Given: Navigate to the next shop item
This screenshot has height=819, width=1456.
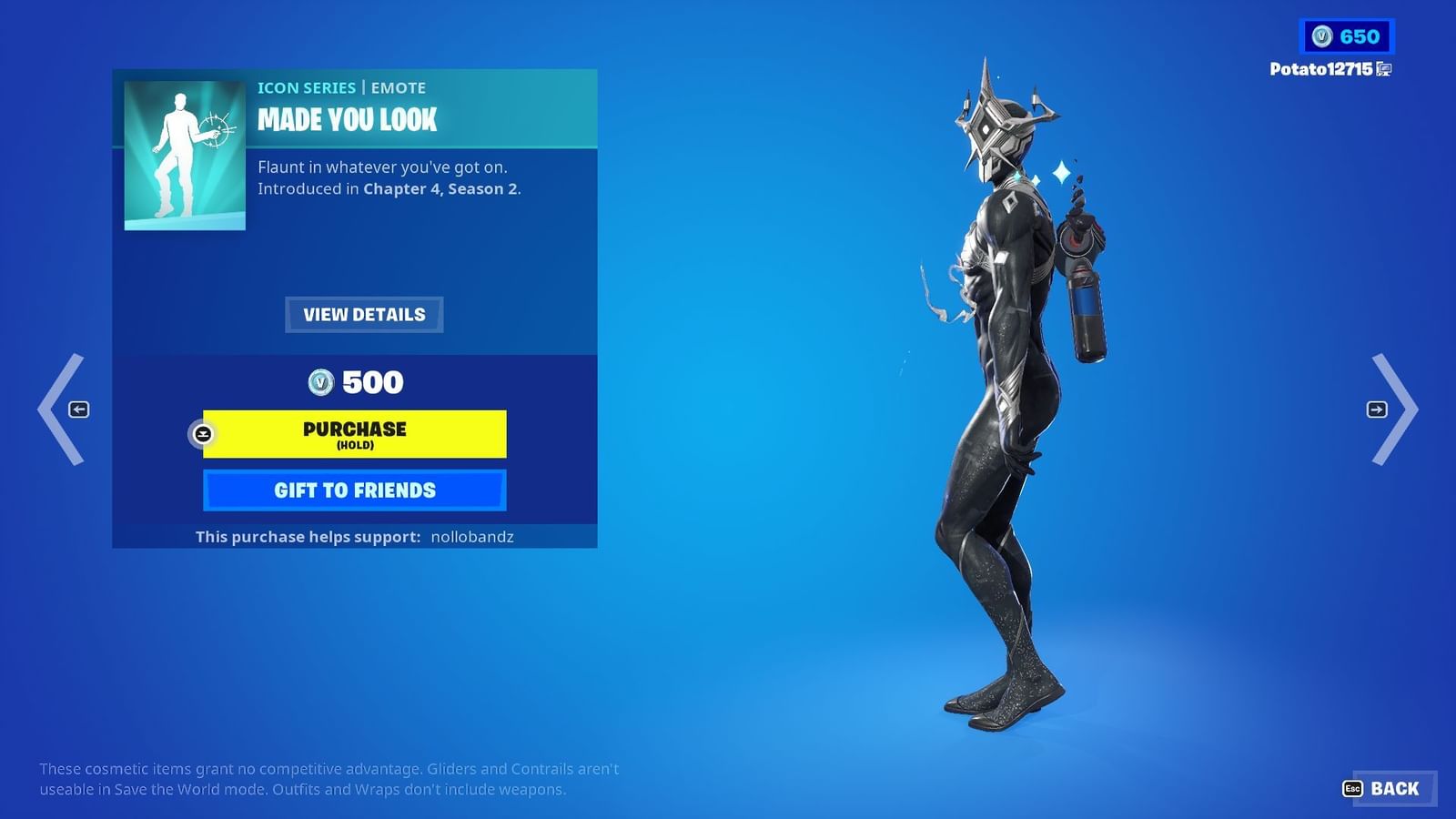Looking at the screenshot, I should tap(1398, 409).
